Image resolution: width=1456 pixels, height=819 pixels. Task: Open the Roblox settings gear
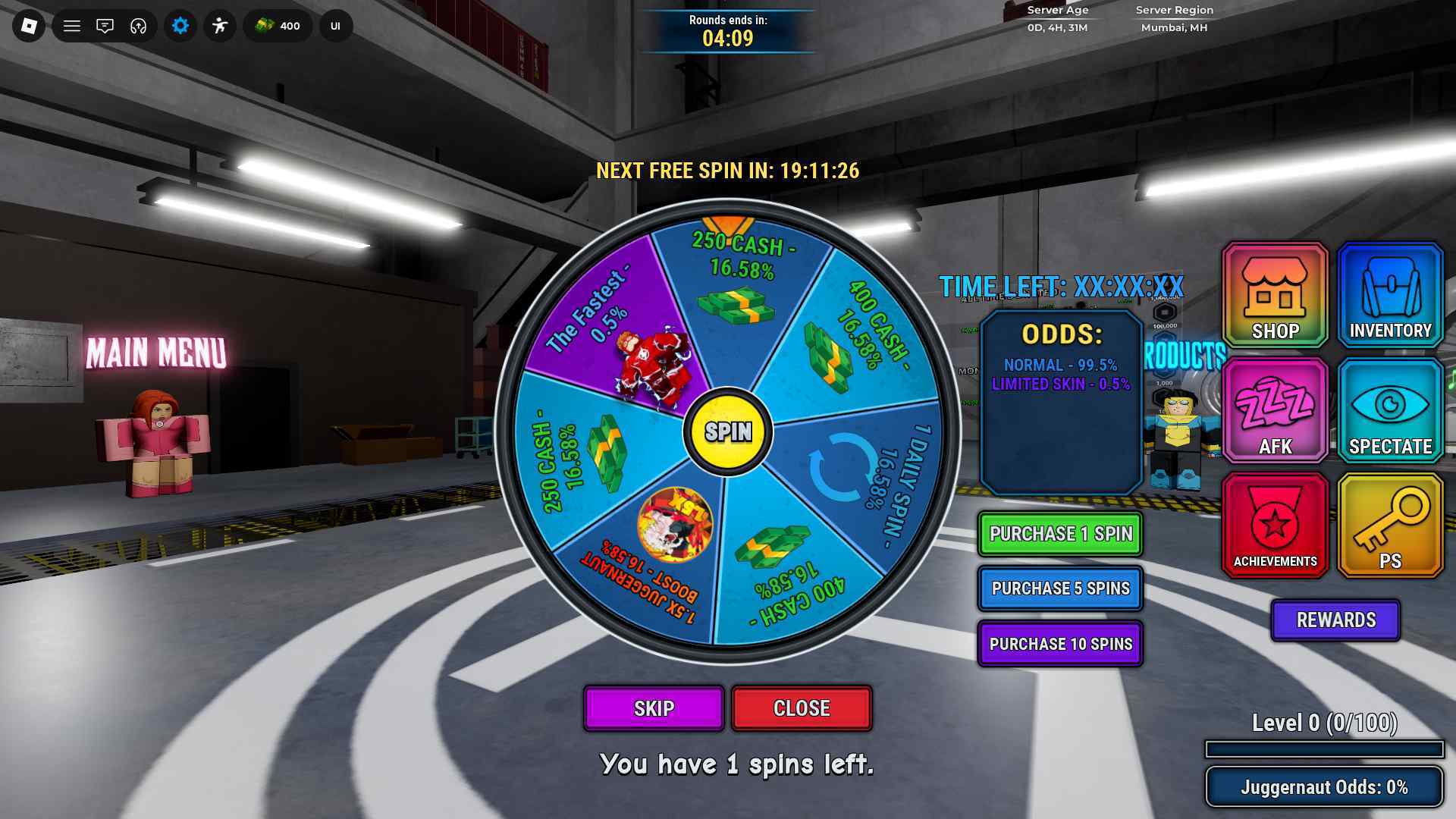180,27
